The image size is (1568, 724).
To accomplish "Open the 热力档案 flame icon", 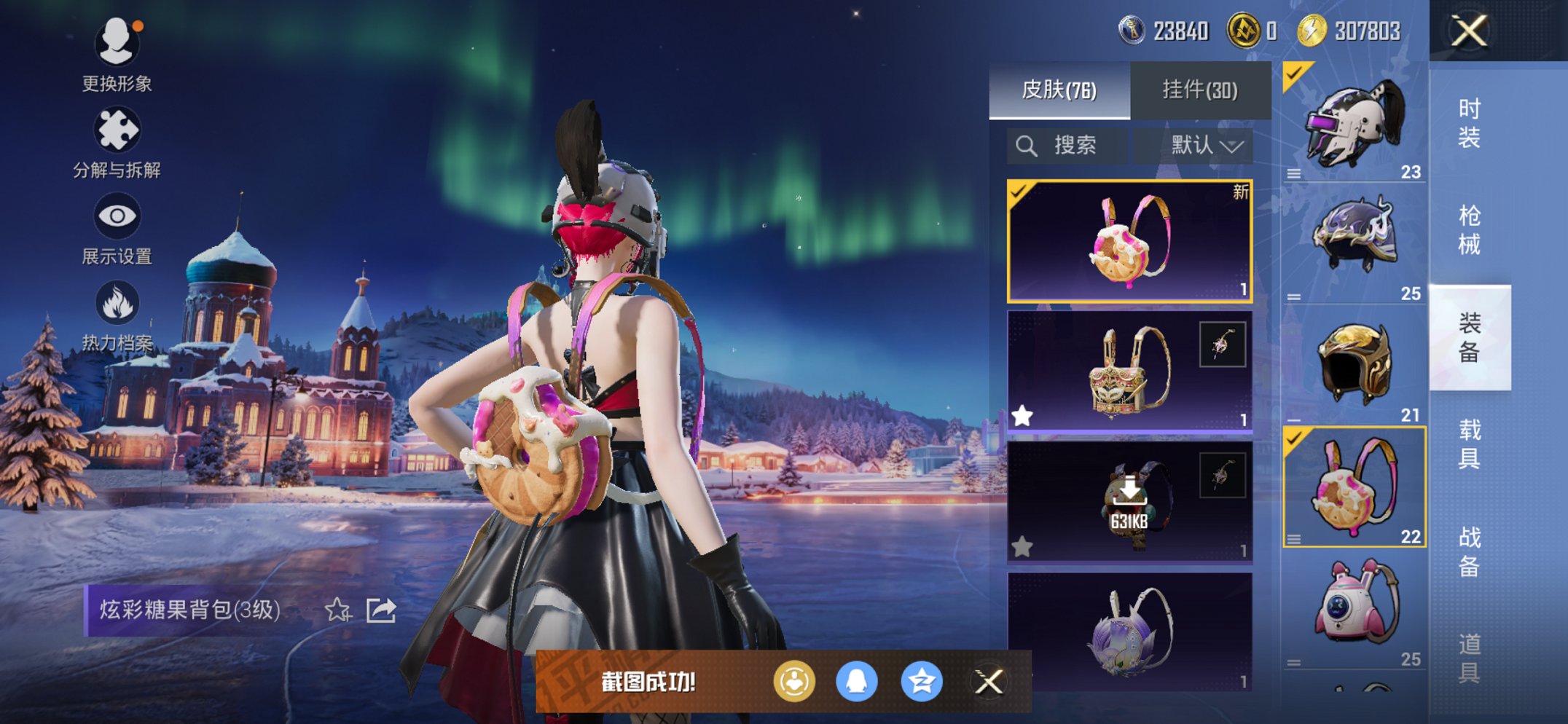I will (117, 315).
